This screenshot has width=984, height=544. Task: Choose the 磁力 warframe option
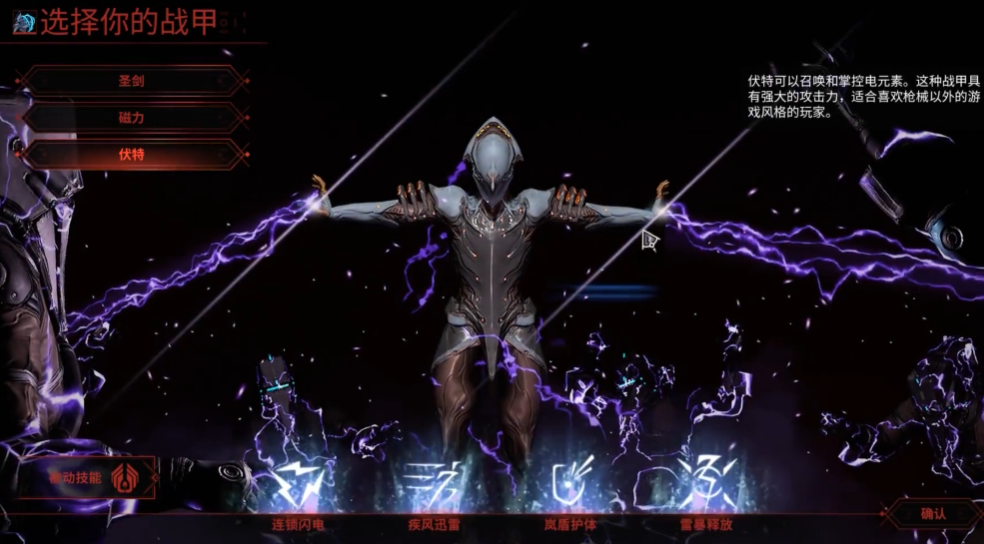[x=132, y=118]
